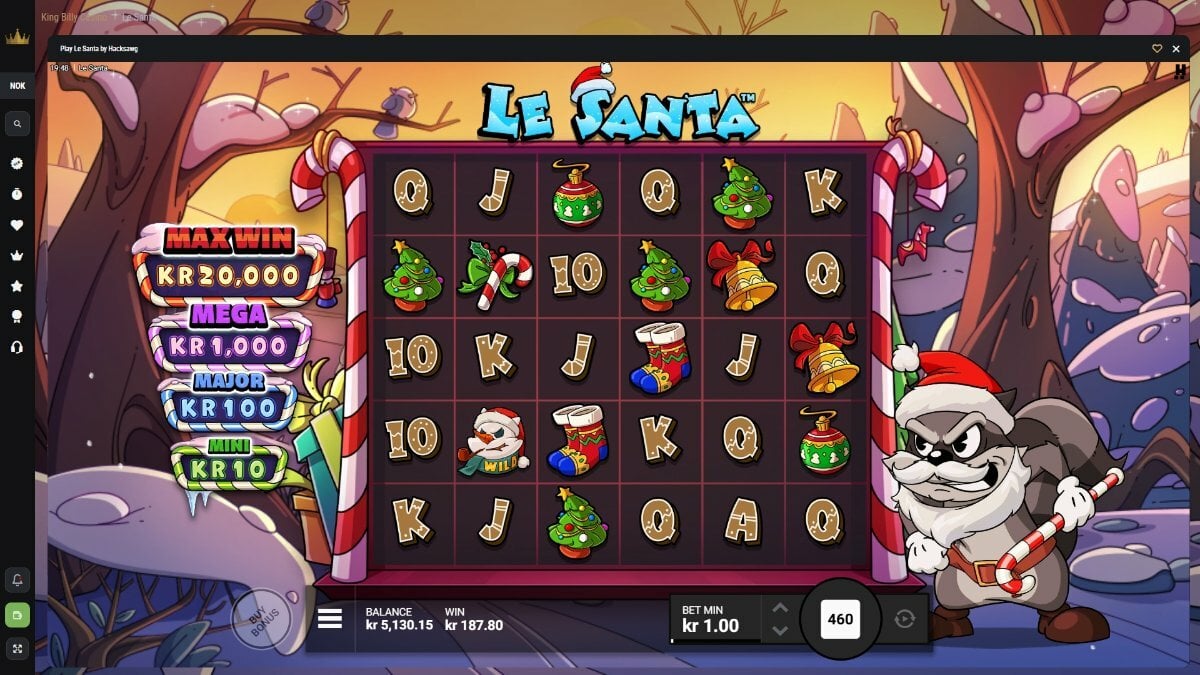Open the headset support chat

17,347
